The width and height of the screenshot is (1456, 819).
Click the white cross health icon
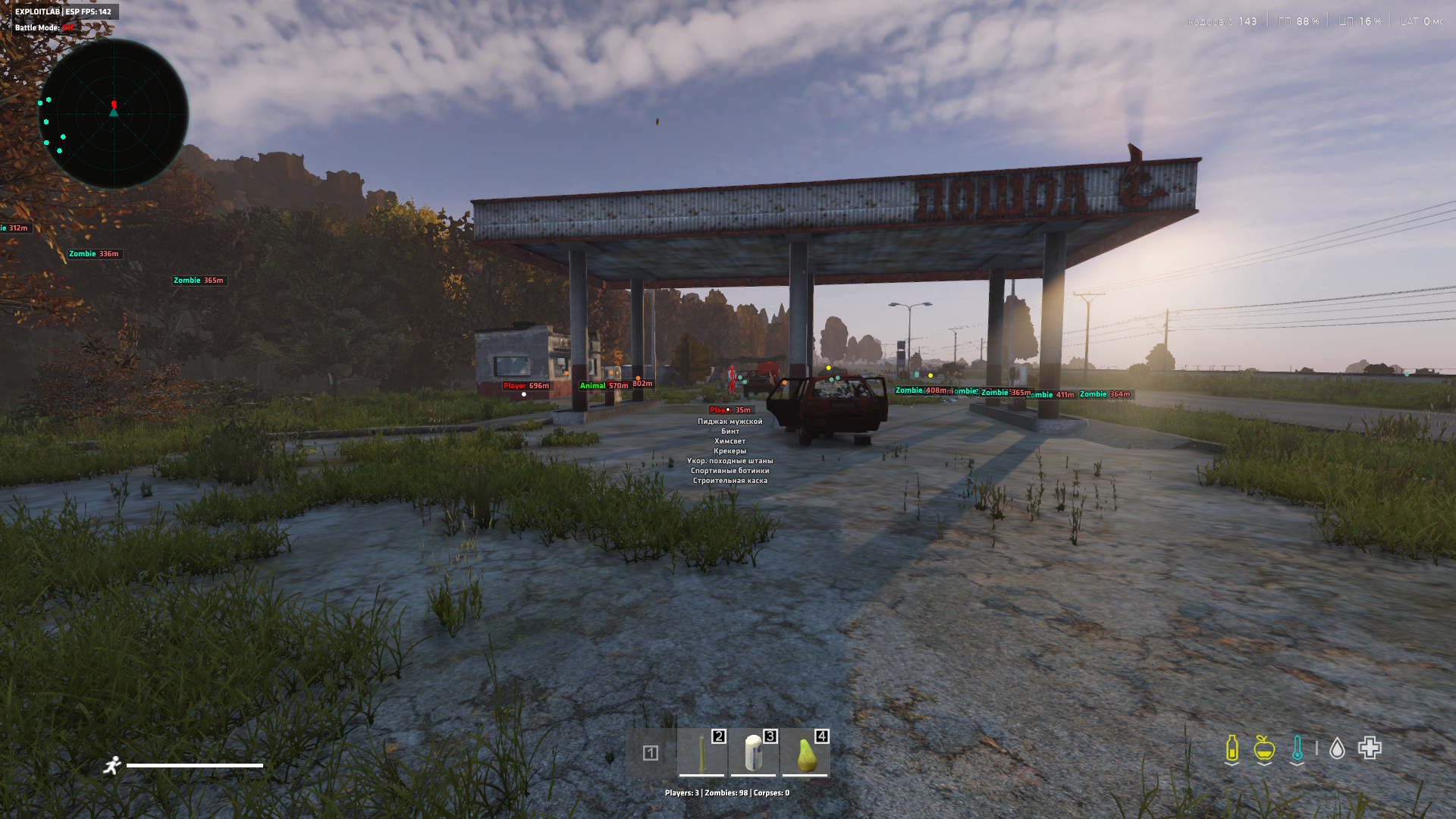[x=1370, y=748]
